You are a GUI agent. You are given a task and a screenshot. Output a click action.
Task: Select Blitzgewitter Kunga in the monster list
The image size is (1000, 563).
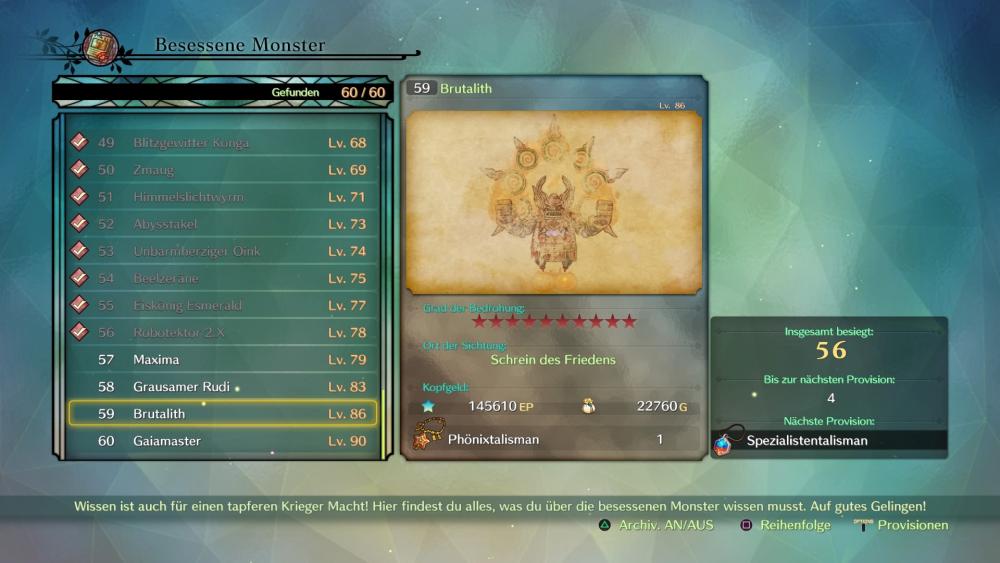[222, 143]
